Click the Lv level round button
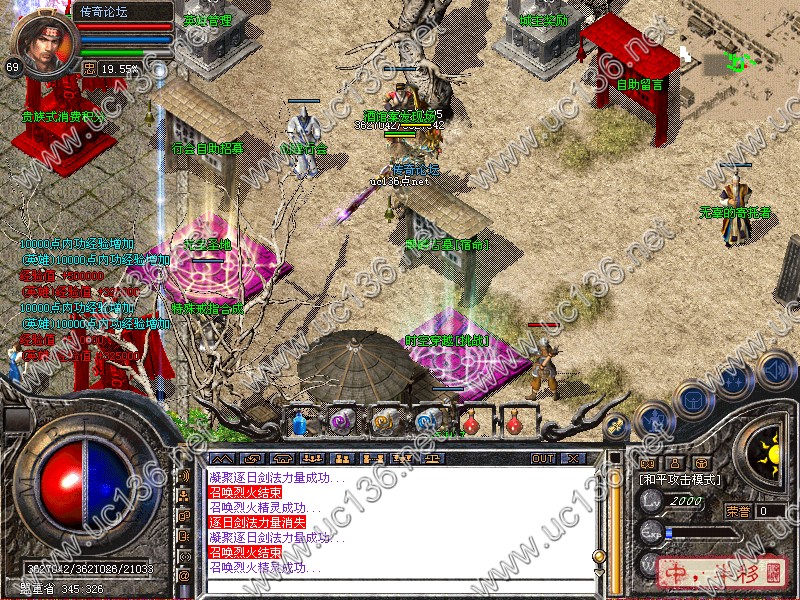This screenshot has width=800, height=600. 651,504
